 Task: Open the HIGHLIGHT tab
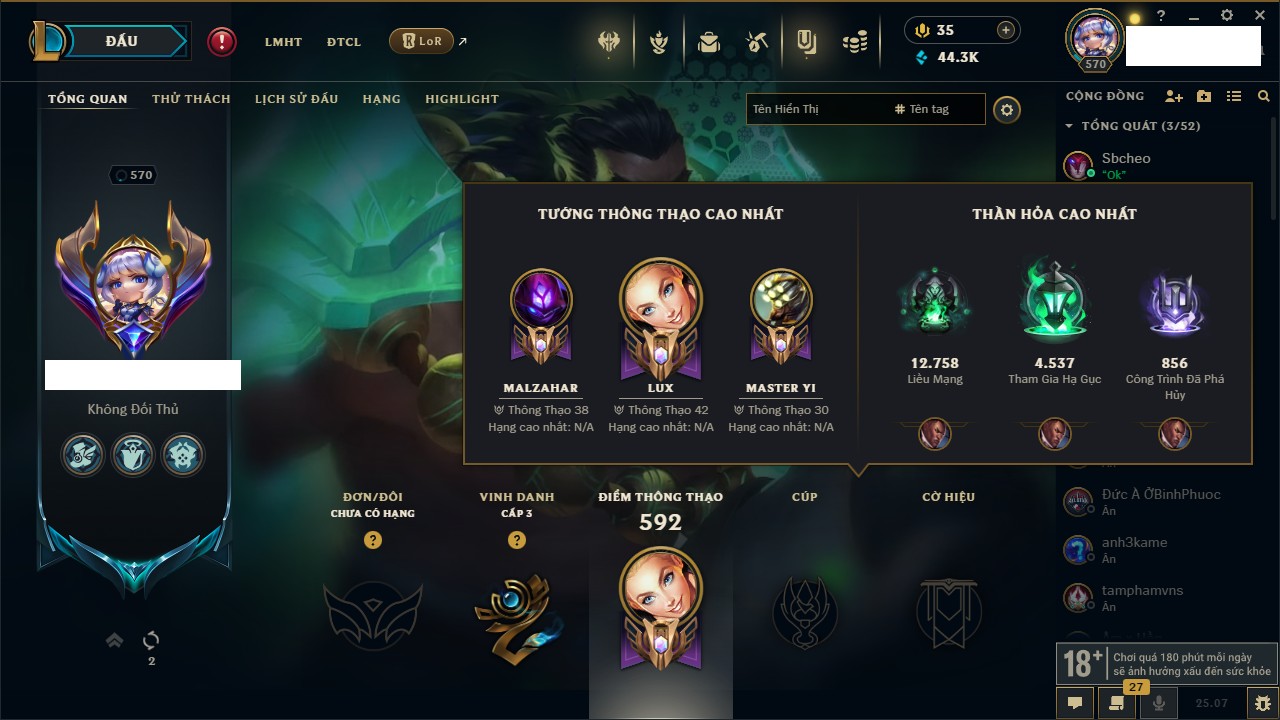461,99
